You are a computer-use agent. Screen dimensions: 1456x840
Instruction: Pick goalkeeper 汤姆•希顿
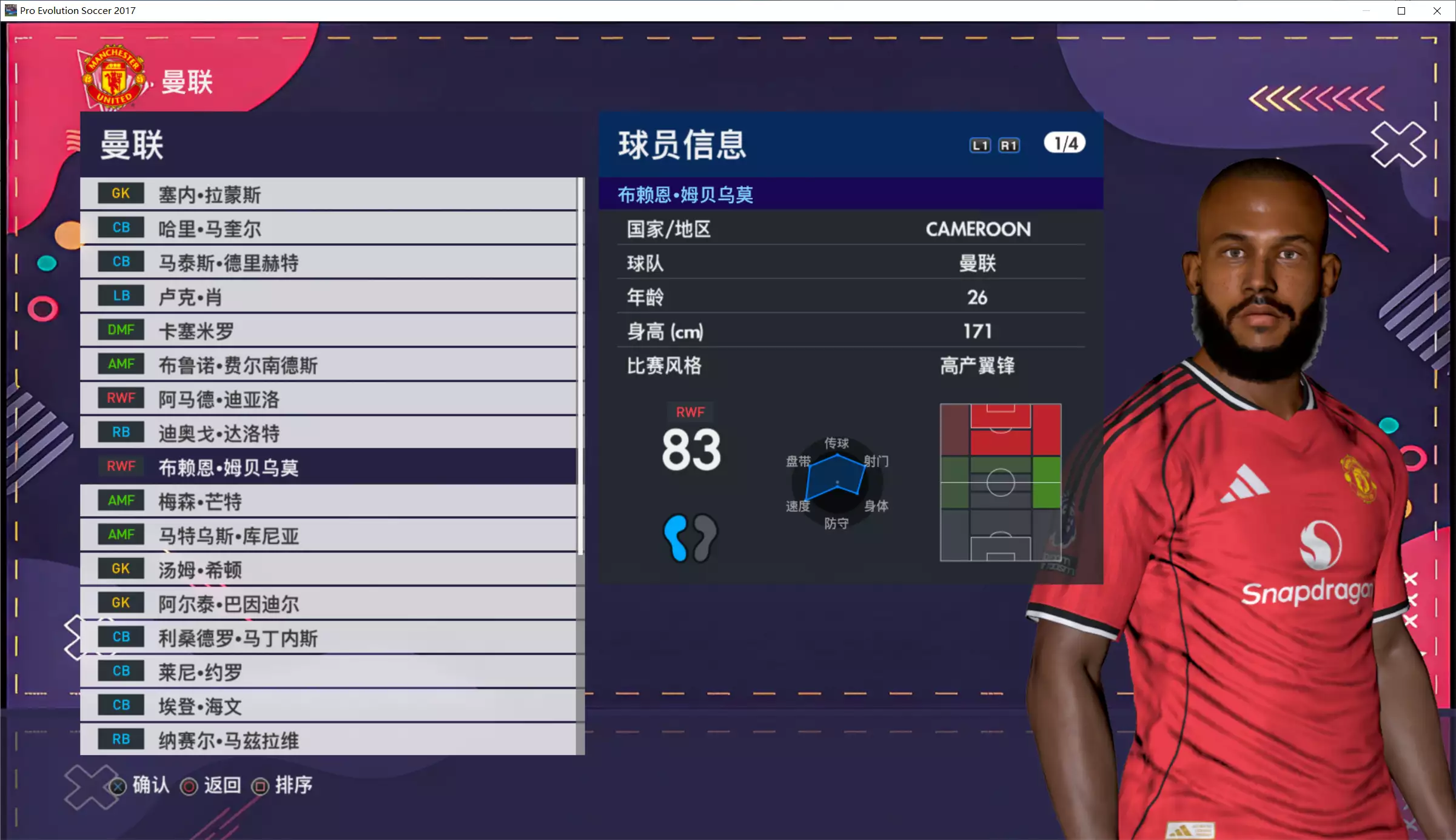coord(327,570)
